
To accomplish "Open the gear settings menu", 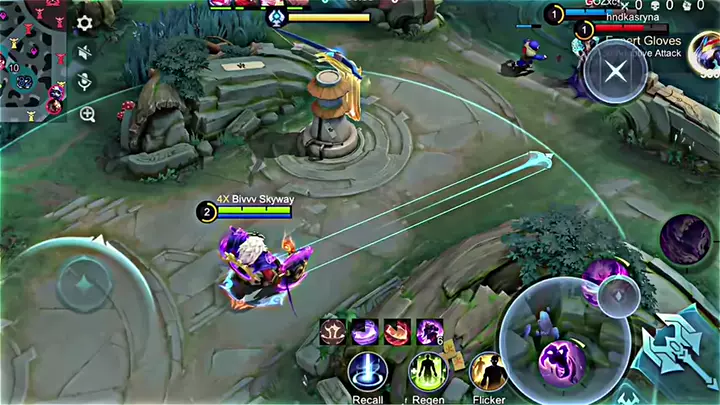I will [86, 22].
